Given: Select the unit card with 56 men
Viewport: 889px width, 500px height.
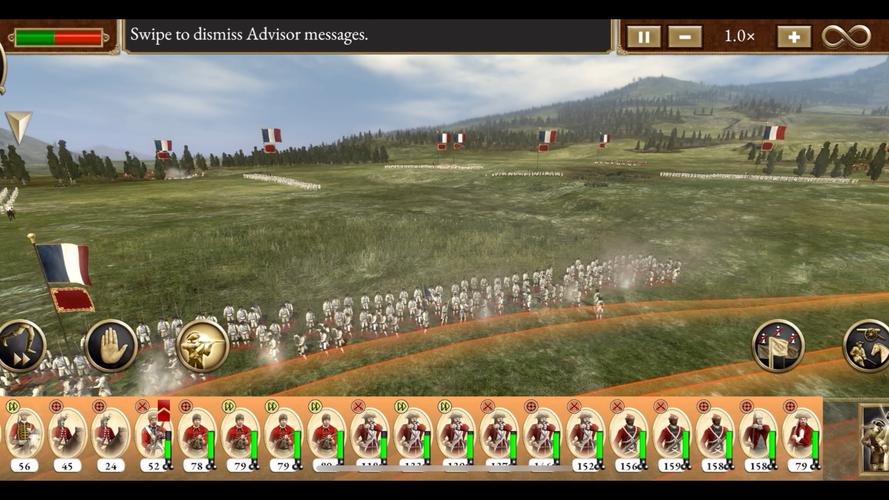Looking at the screenshot, I should (24, 436).
